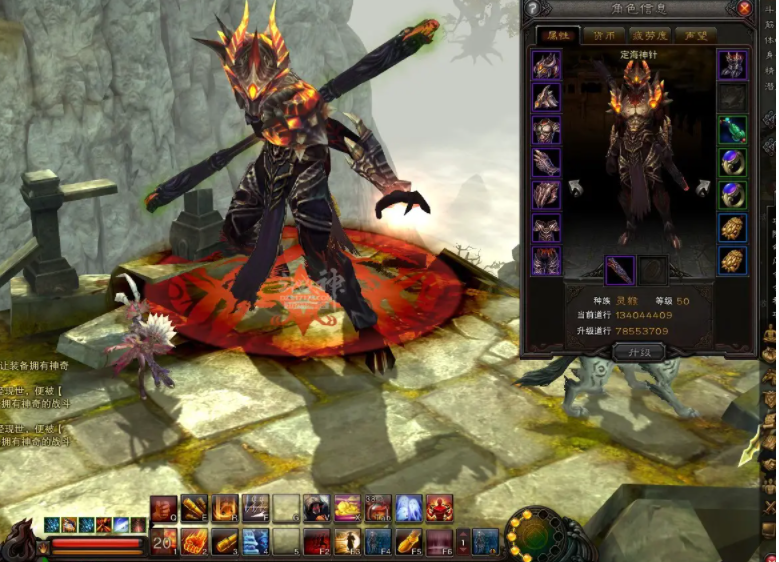Rotate character model with right arrow

coord(702,187)
